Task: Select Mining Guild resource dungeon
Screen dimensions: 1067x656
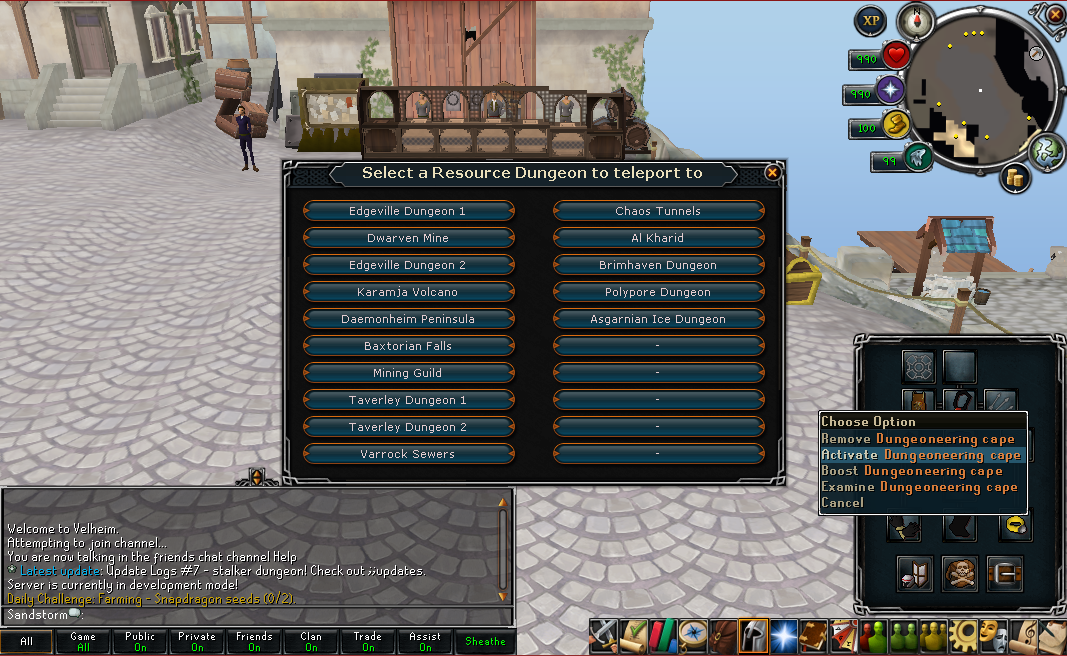Action: [x=408, y=373]
